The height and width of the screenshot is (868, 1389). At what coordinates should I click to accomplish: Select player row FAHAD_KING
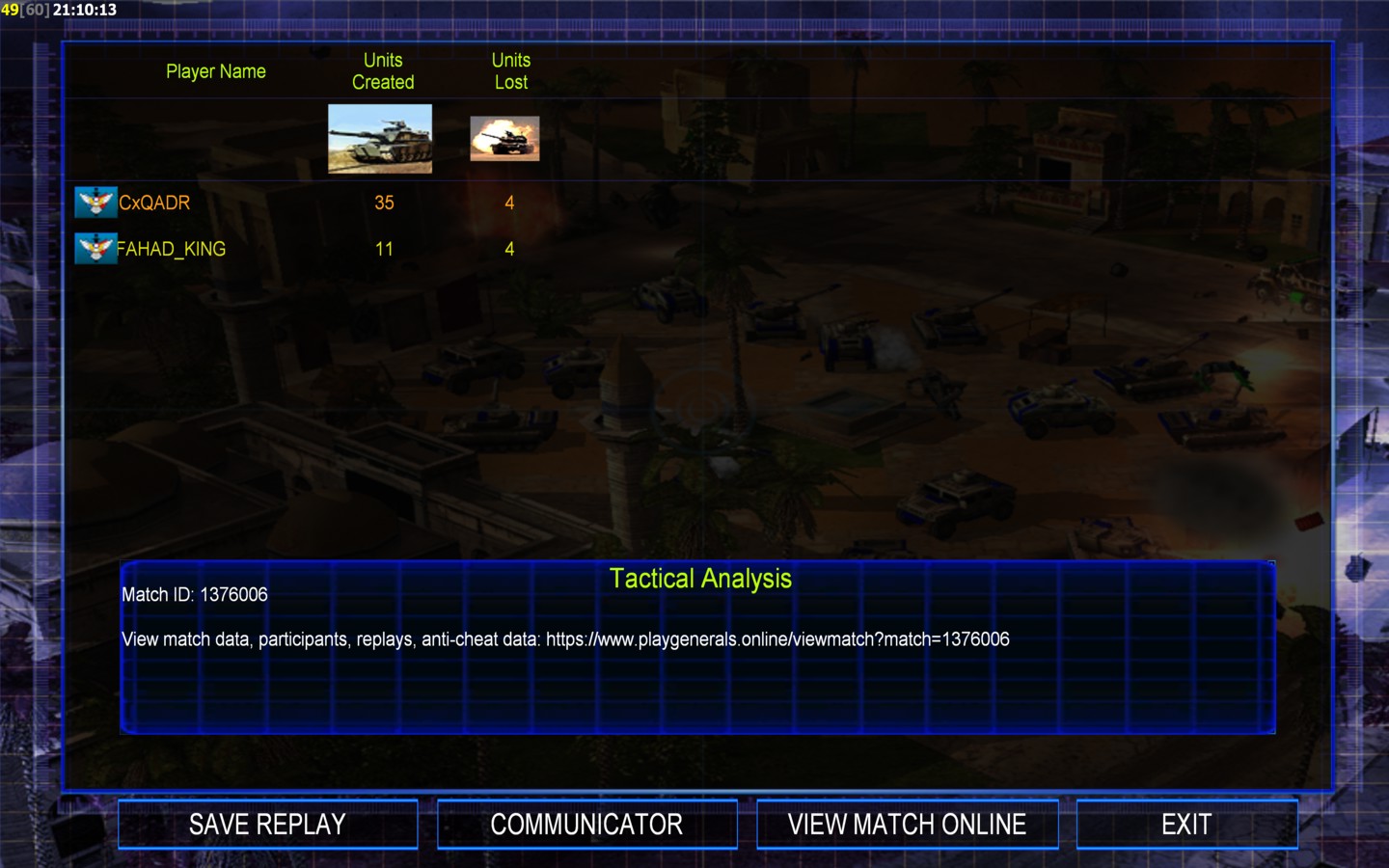[x=171, y=249]
